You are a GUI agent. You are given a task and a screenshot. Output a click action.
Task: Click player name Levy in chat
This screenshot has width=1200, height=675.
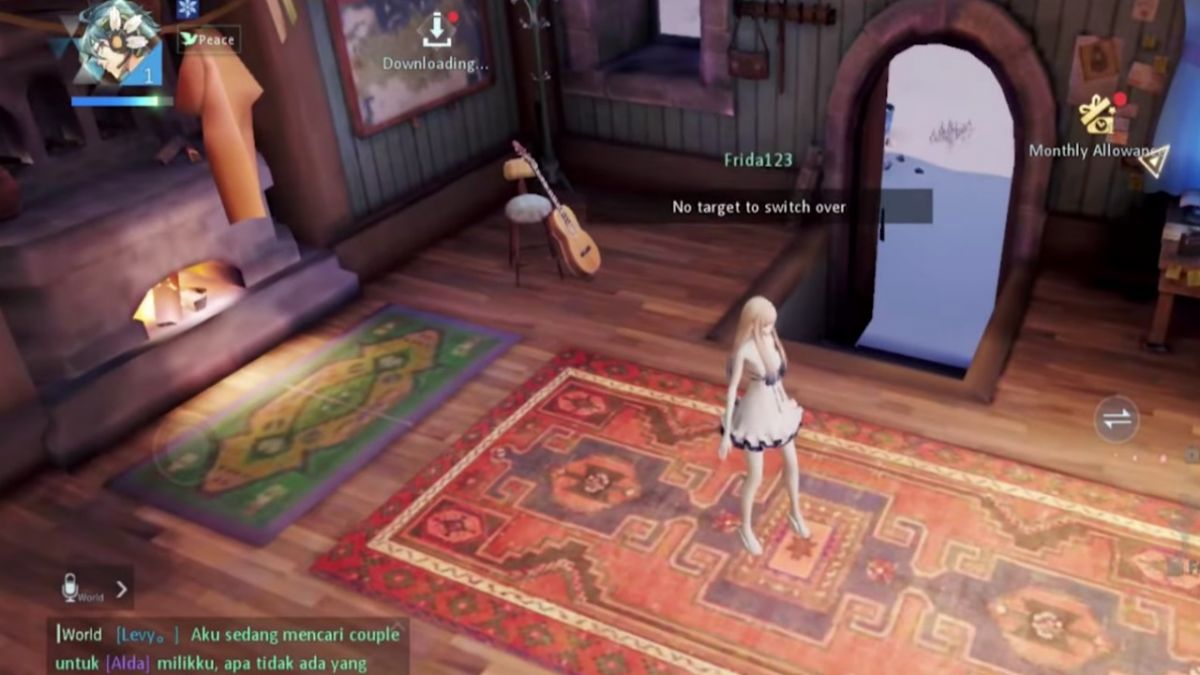(147, 634)
